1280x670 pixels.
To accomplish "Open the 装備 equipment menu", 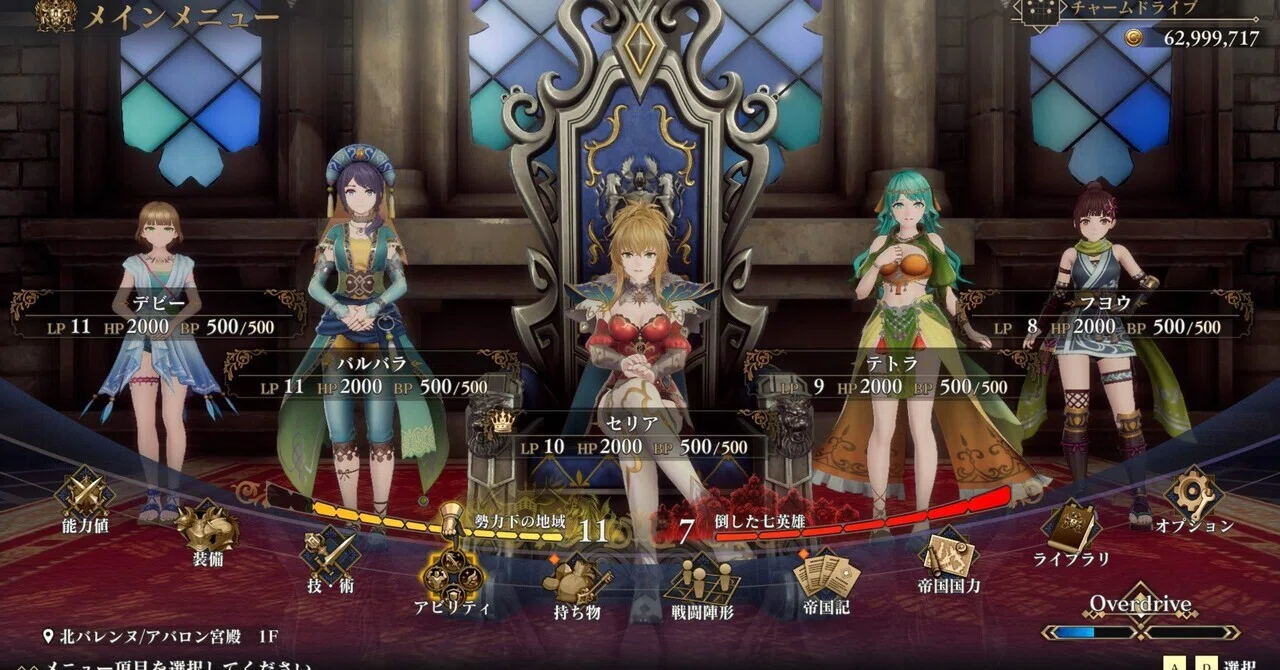I will (206, 528).
